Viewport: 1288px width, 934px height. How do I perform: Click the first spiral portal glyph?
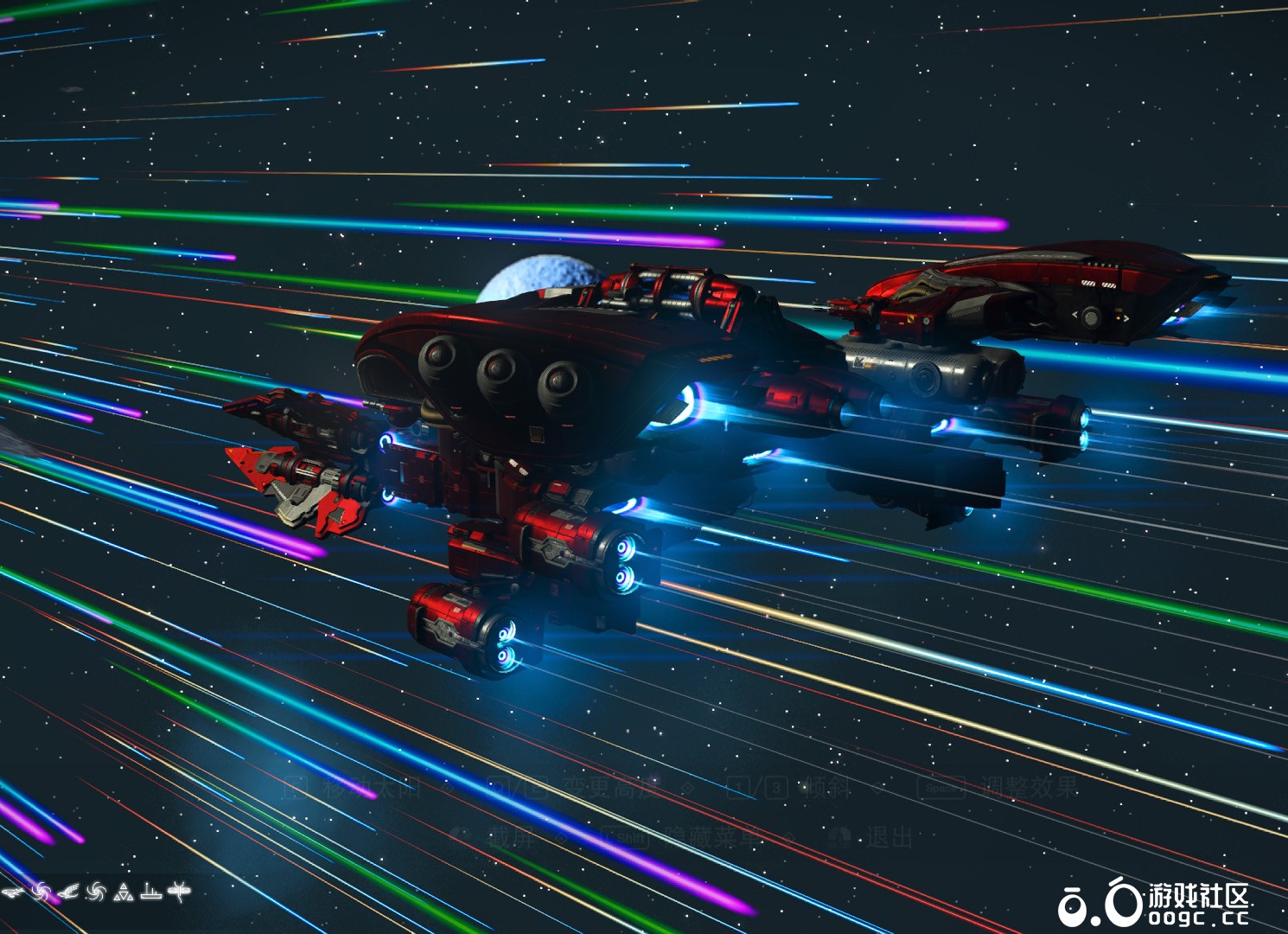click(41, 892)
